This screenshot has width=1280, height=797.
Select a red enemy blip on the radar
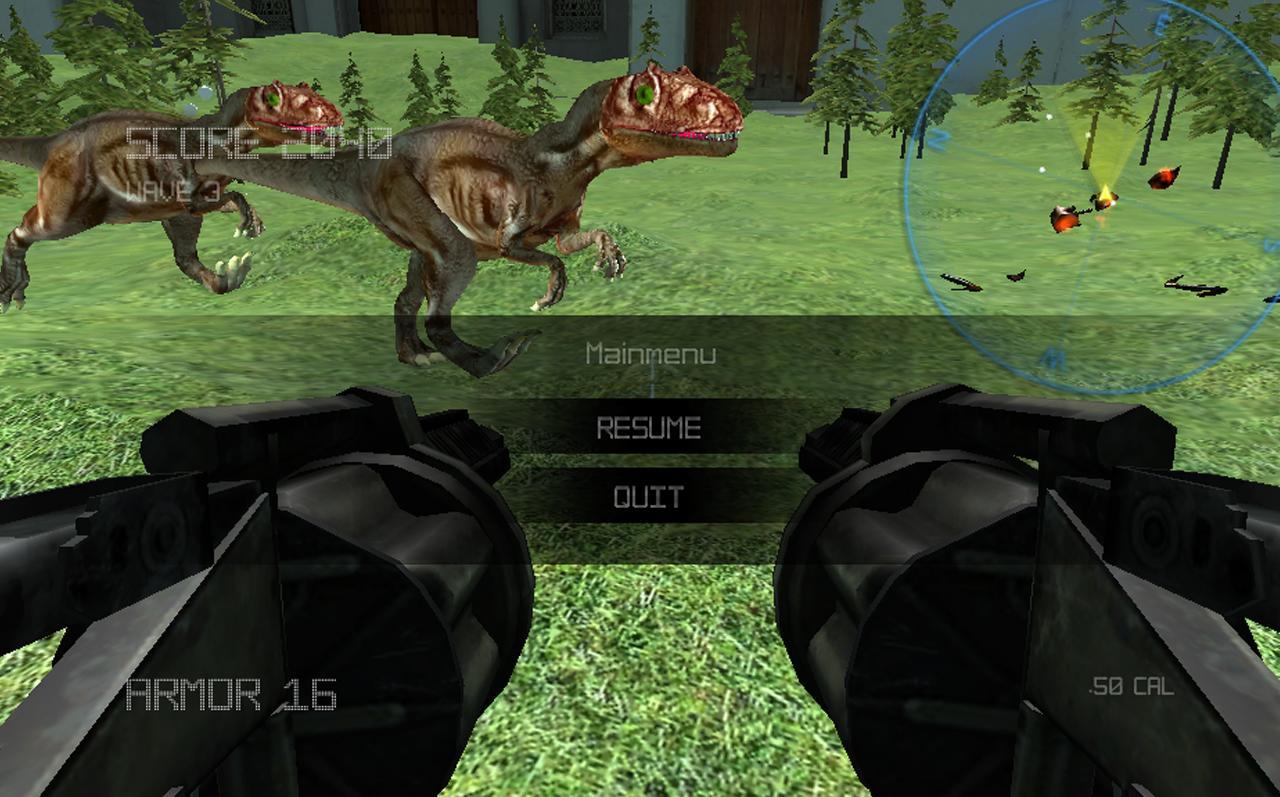(x=1164, y=176)
